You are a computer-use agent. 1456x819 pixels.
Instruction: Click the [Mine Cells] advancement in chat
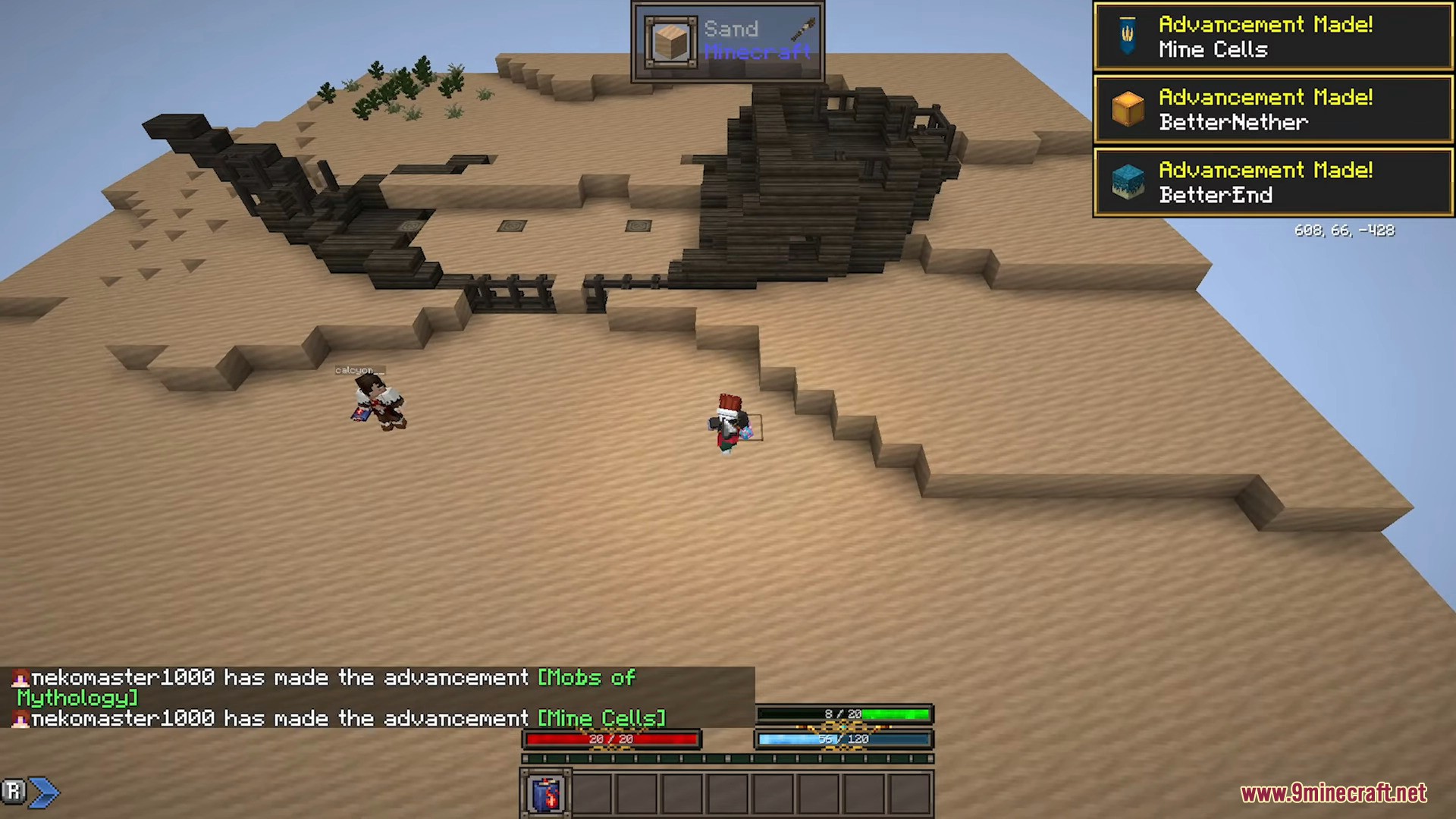(x=601, y=718)
